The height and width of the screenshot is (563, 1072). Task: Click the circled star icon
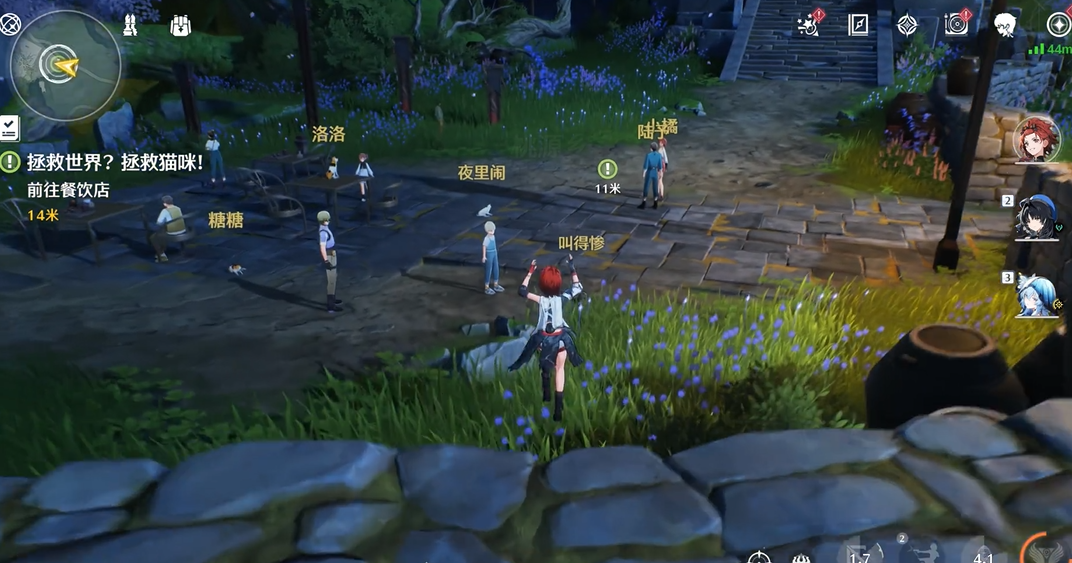tap(1057, 24)
